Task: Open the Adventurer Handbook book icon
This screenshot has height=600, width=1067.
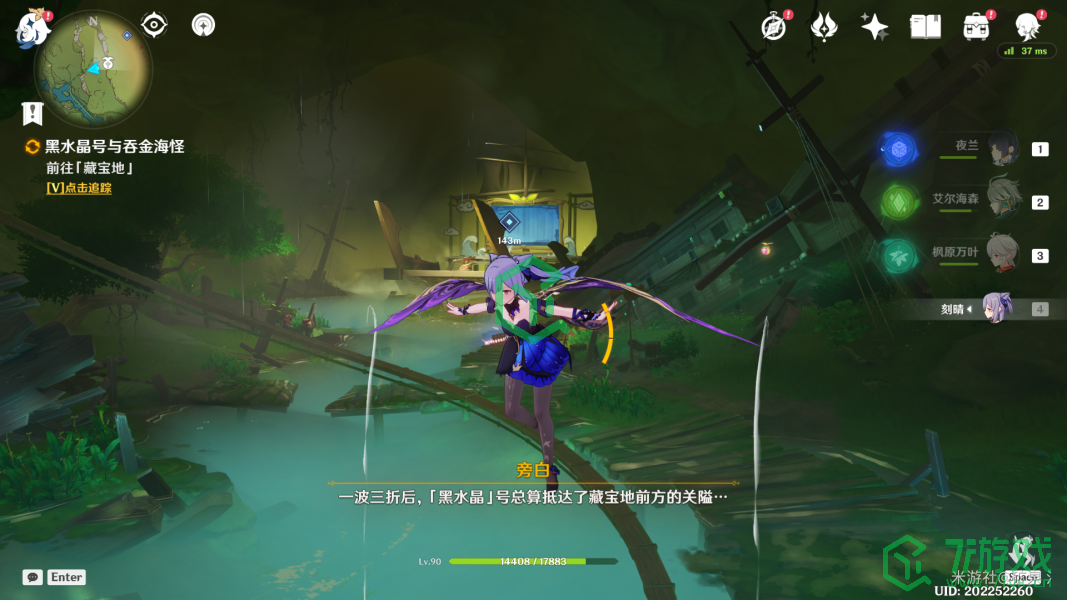Action: (925, 28)
